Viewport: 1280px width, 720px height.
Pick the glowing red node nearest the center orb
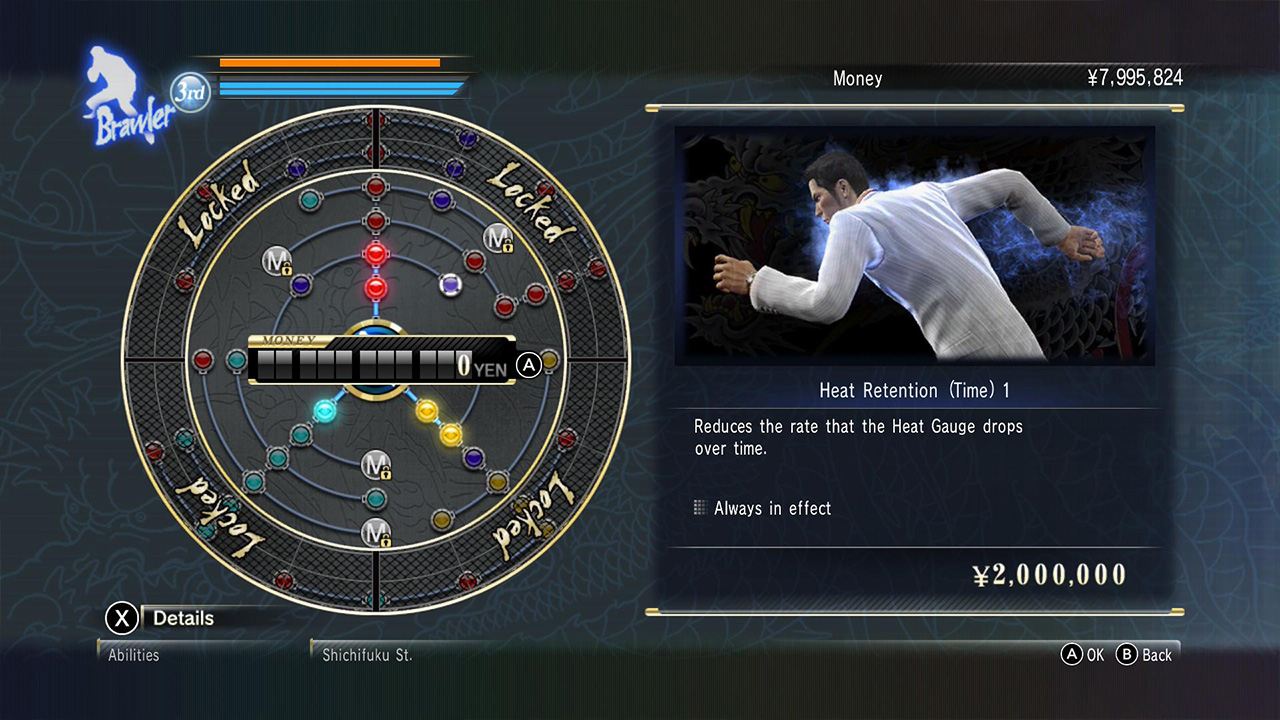(x=376, y=289)
